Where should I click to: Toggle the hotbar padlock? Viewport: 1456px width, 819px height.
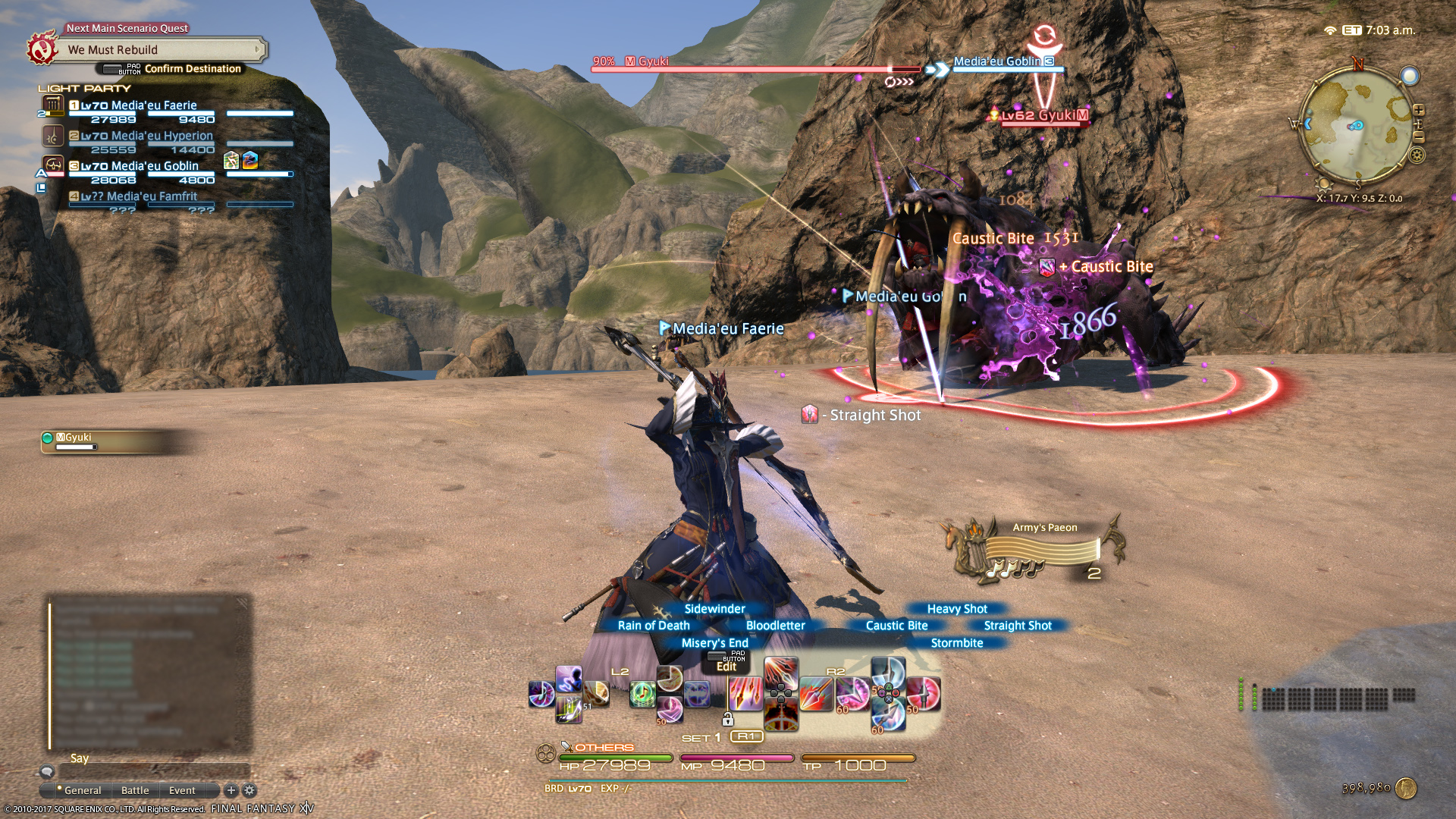coord(727,720)
